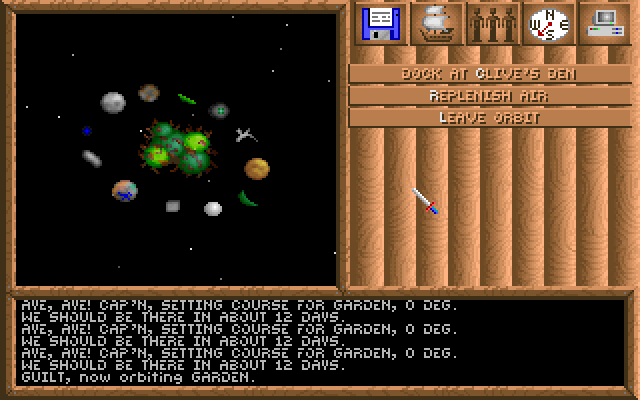Select the sailing ship icon
This screenshot has width=640, height=400.
tap(436, 24)
